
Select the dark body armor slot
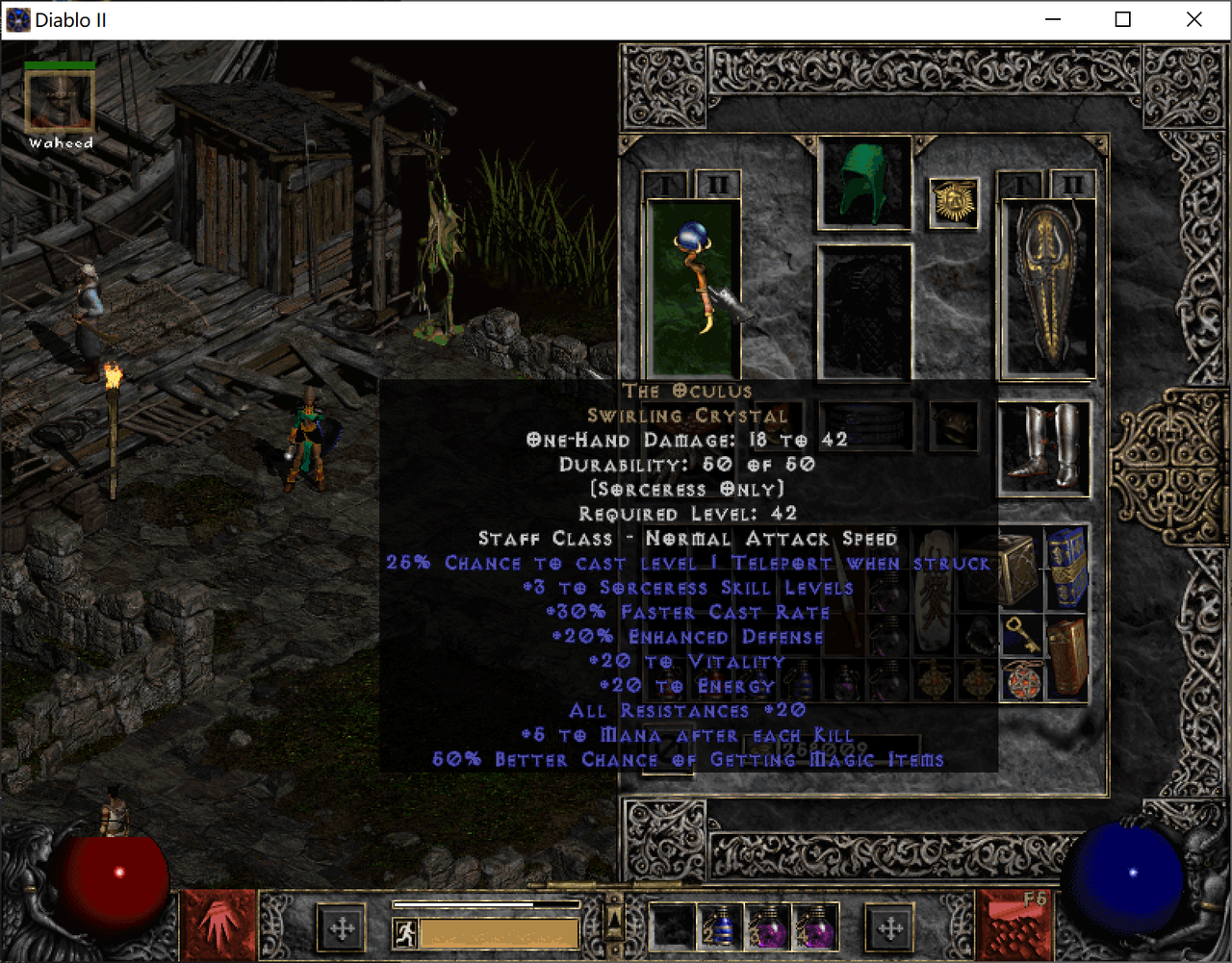tap(863, 310)
